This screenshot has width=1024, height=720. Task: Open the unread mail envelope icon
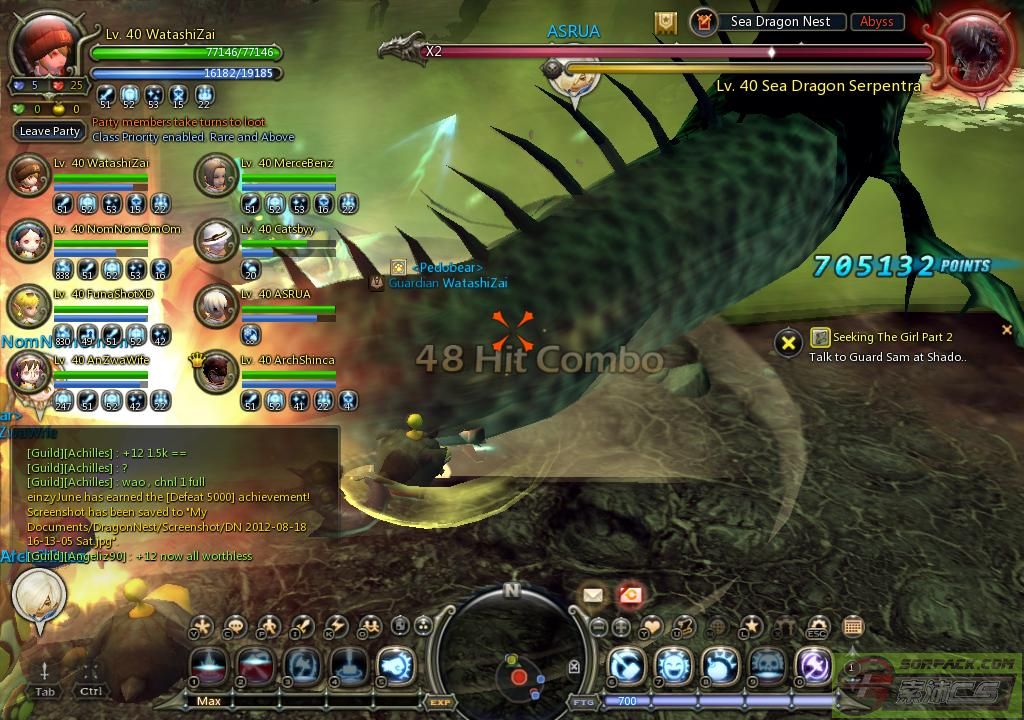pyautogui.click(x=593, y=595)
